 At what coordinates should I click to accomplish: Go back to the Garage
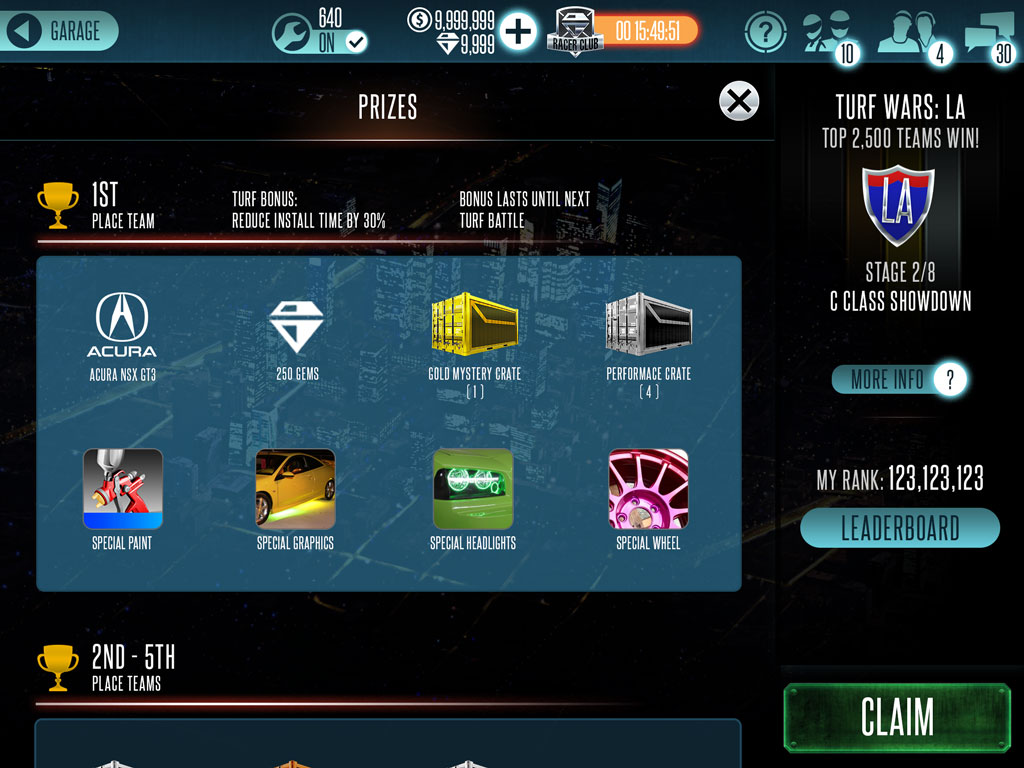click(60, 31)
